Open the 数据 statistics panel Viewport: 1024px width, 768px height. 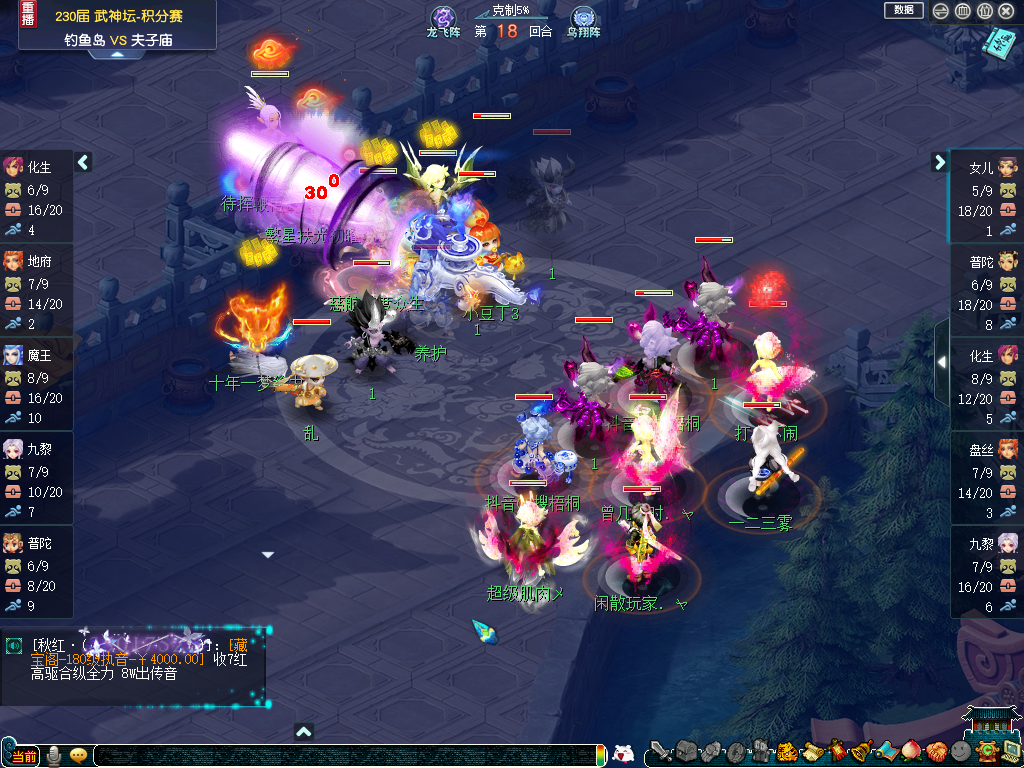click(x=903, y=10)
